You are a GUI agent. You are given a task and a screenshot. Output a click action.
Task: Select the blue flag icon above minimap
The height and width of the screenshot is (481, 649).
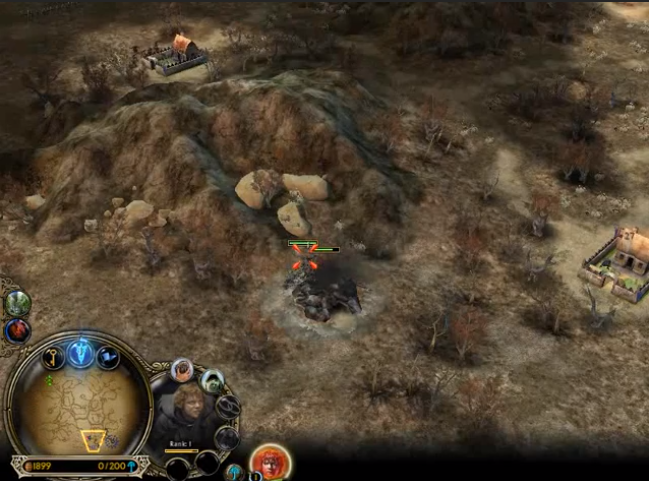tap(107, 357)
